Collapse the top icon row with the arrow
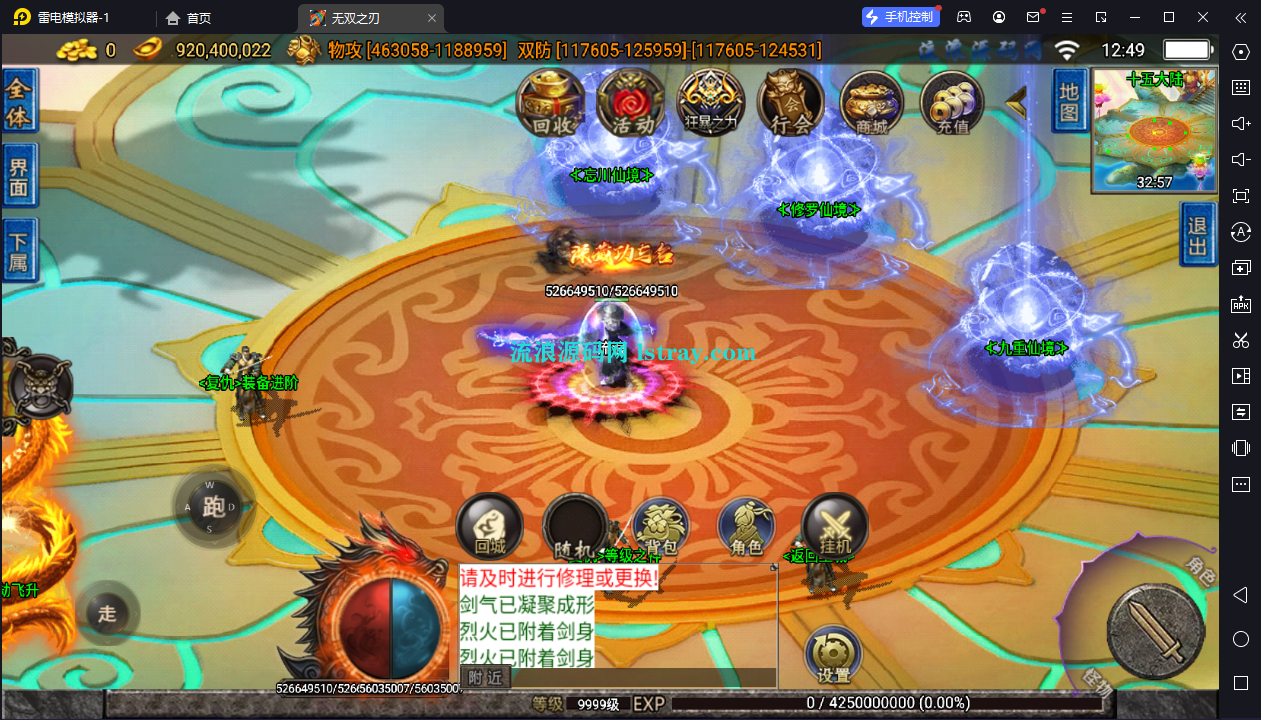Image resolution: width=1261 pixels, height=720 pixels. click(x=1017, y=101)
